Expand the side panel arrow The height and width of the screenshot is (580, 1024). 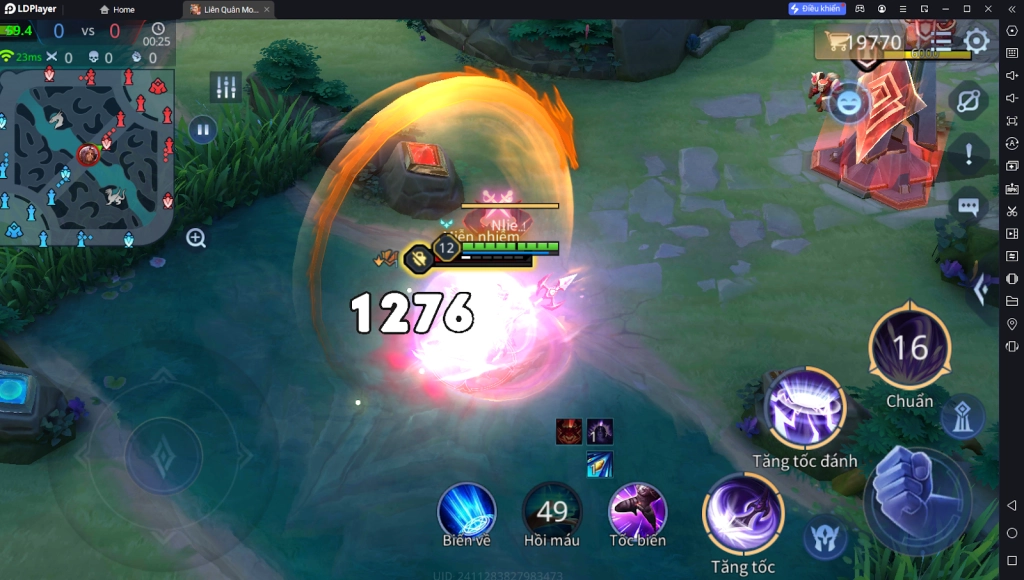point(982,290)
